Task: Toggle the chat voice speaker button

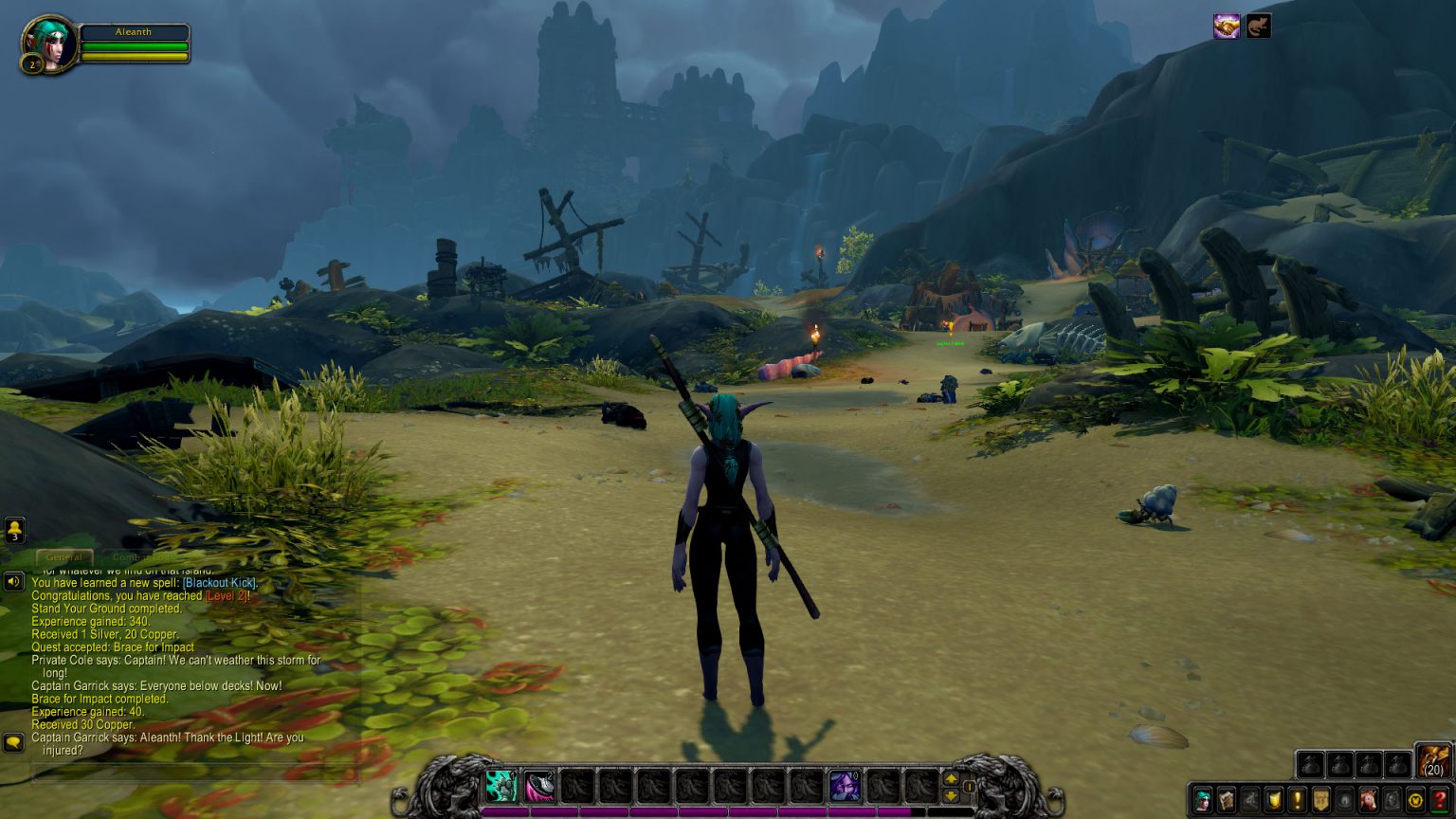Action: [x=13, y=581]
